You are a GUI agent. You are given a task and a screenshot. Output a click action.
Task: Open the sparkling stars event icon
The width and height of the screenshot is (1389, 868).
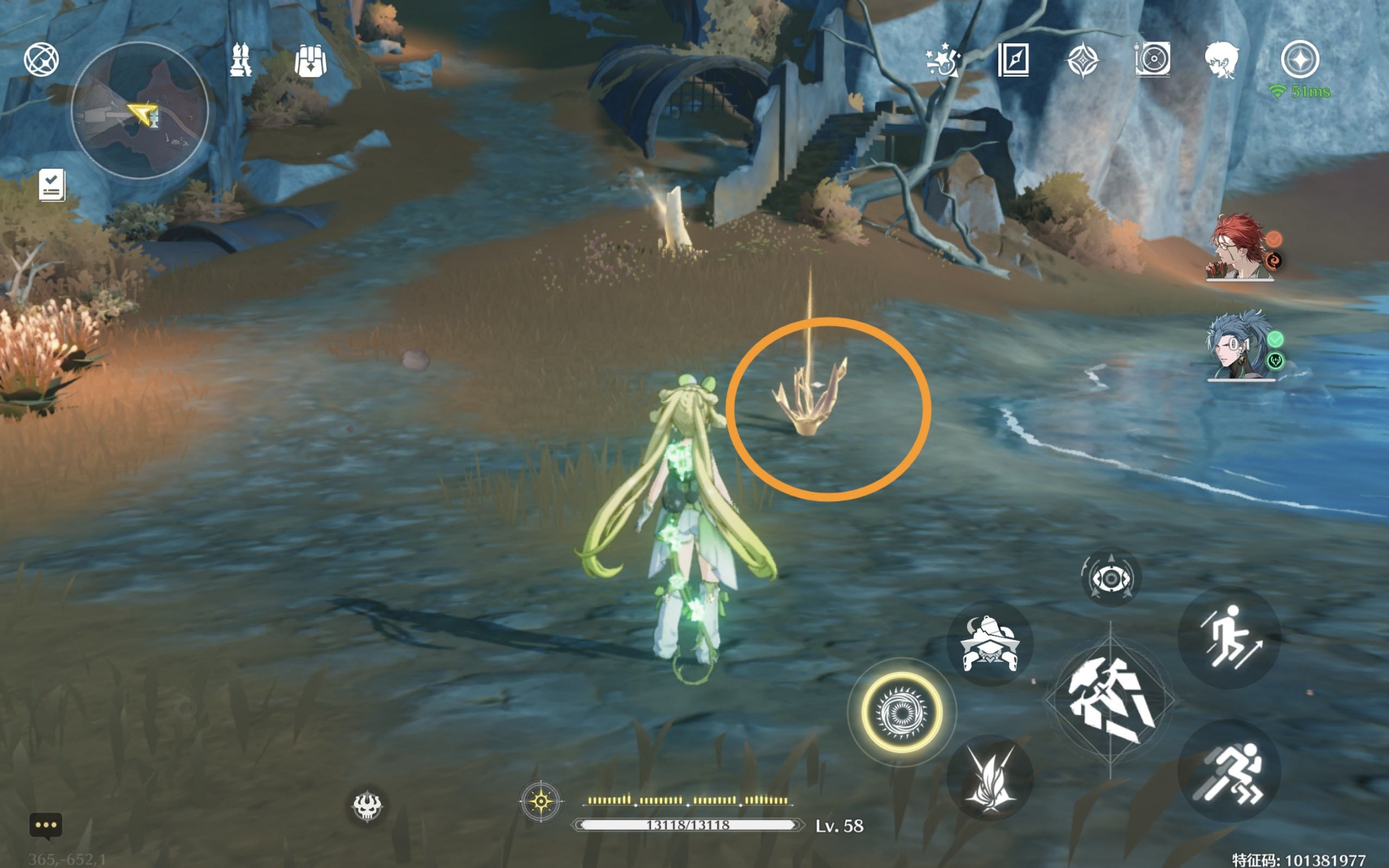coord(942,60)
